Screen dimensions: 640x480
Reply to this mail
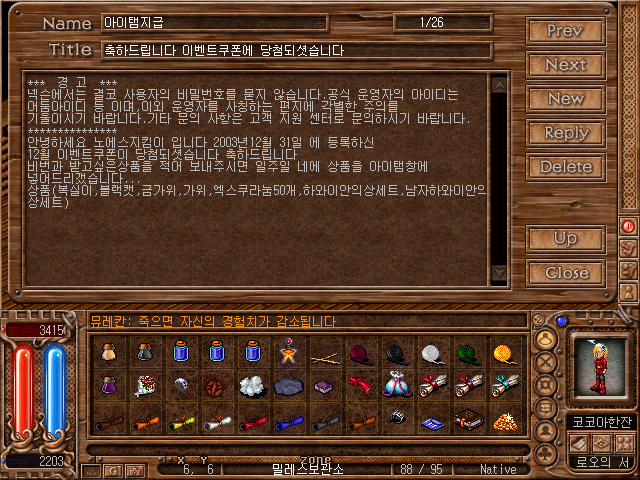(x=565, y=133)
